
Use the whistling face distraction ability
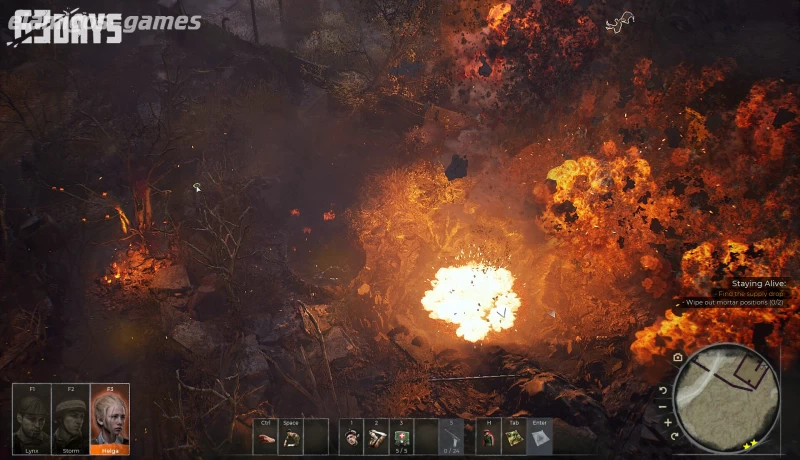click(x=352, y=438)
